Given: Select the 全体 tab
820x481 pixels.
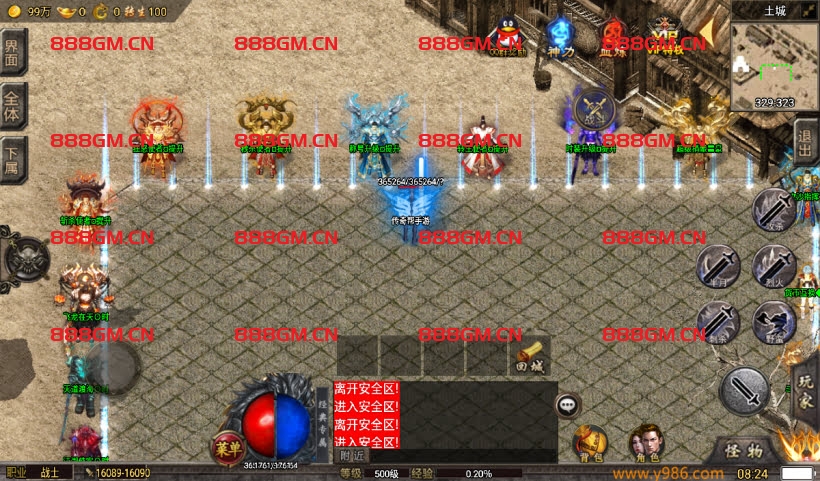Looking at the screenshot, I should pos(13,105).
